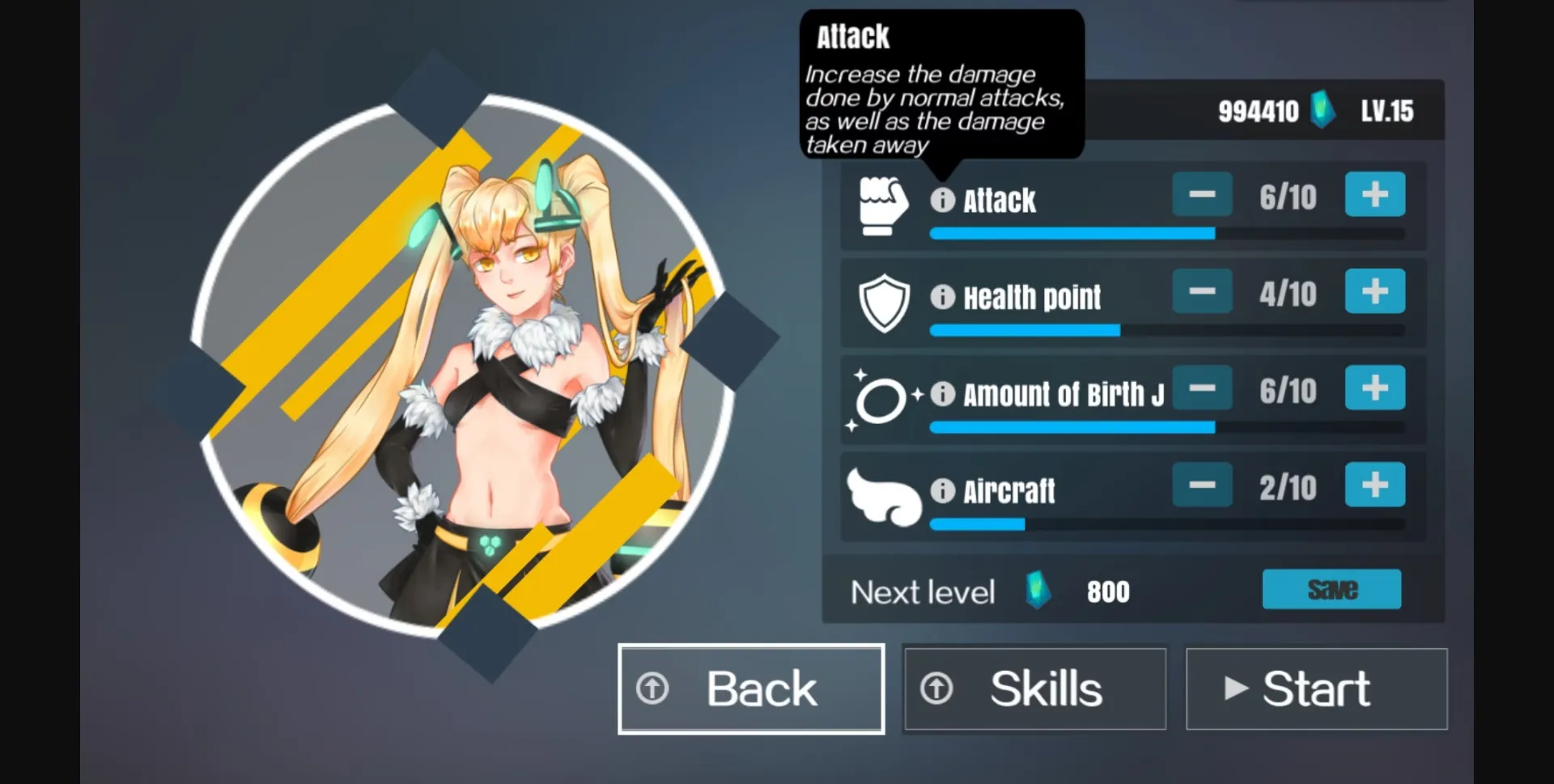1554x784 pixels.
Task: Decrease Amount of Birth J stat
Action: click(1202, 388)
